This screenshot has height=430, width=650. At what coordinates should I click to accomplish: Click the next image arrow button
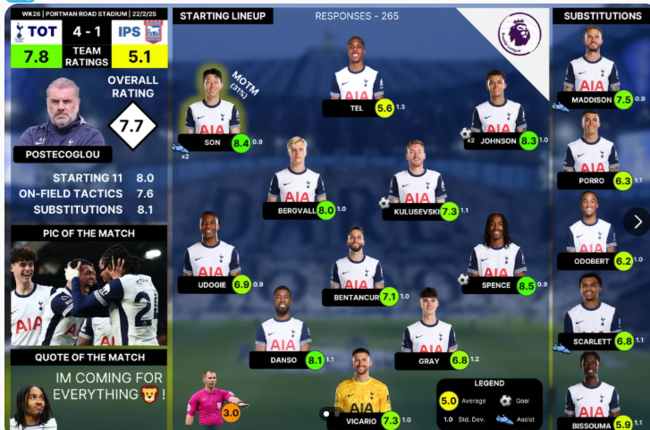click(x=636, y=221)
